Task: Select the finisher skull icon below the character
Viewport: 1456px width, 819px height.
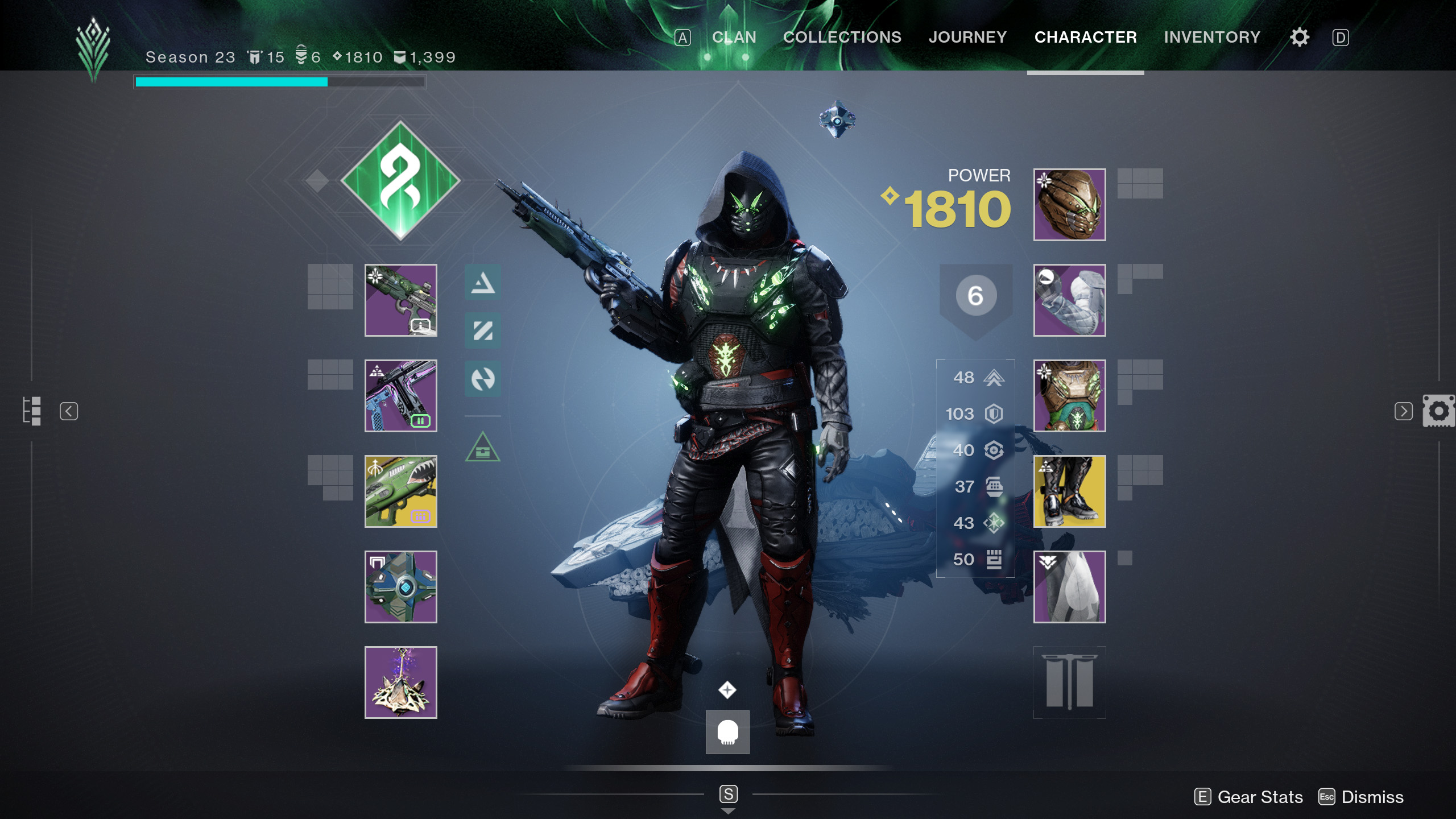Action: [x=728, y=733]
